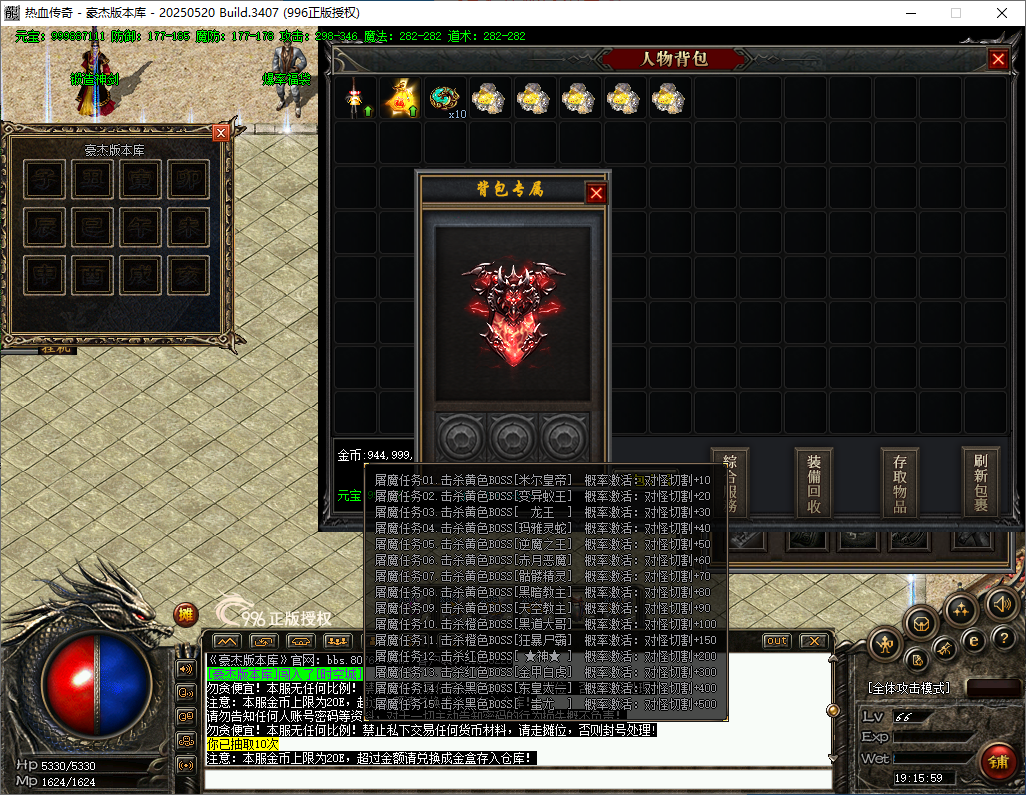The image size is (1026, 795).
Task: Choose the 午 zodiac slot
Action: (139, 226)
